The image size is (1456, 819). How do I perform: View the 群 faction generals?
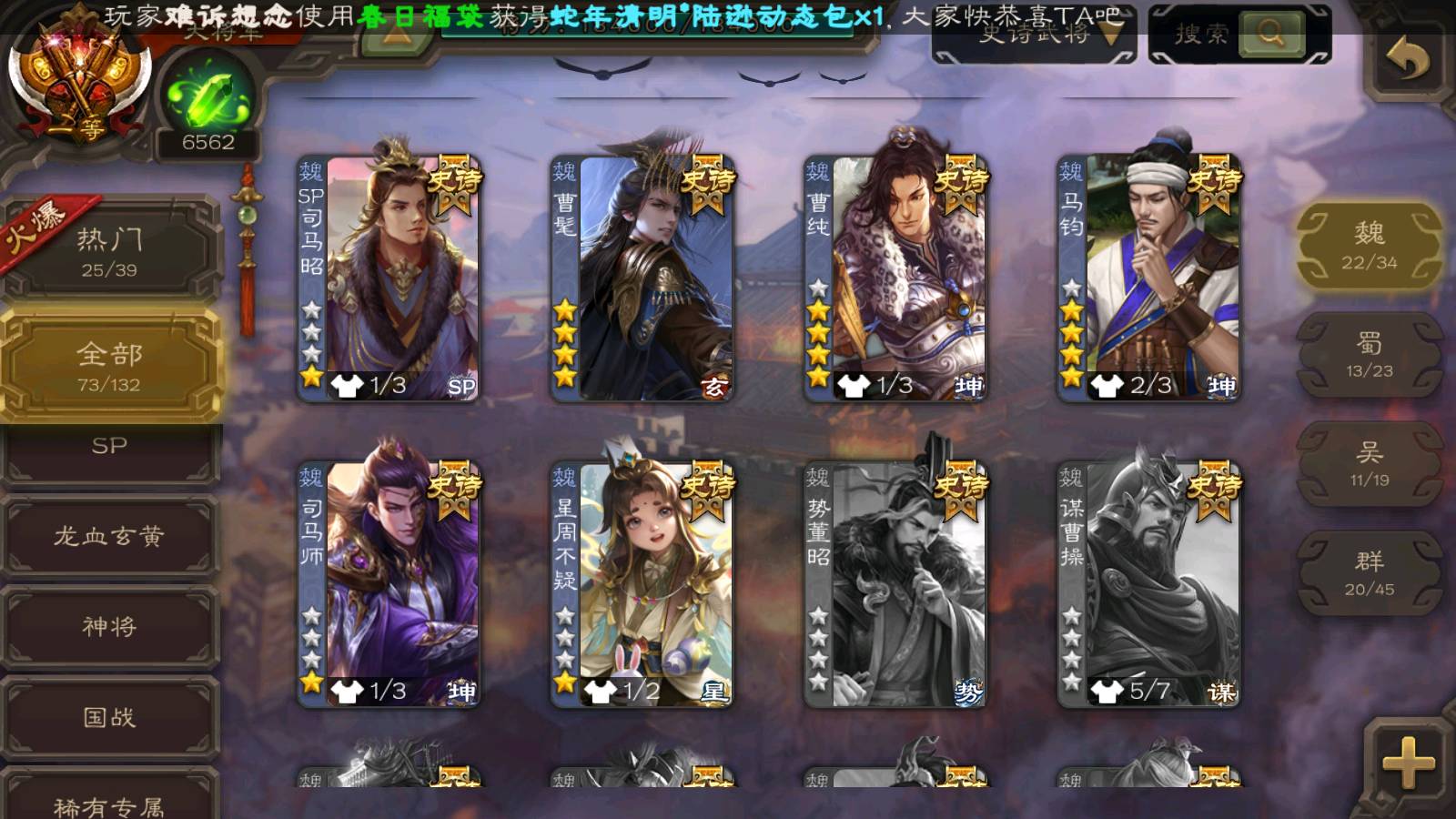click(x=1369, y=573)
